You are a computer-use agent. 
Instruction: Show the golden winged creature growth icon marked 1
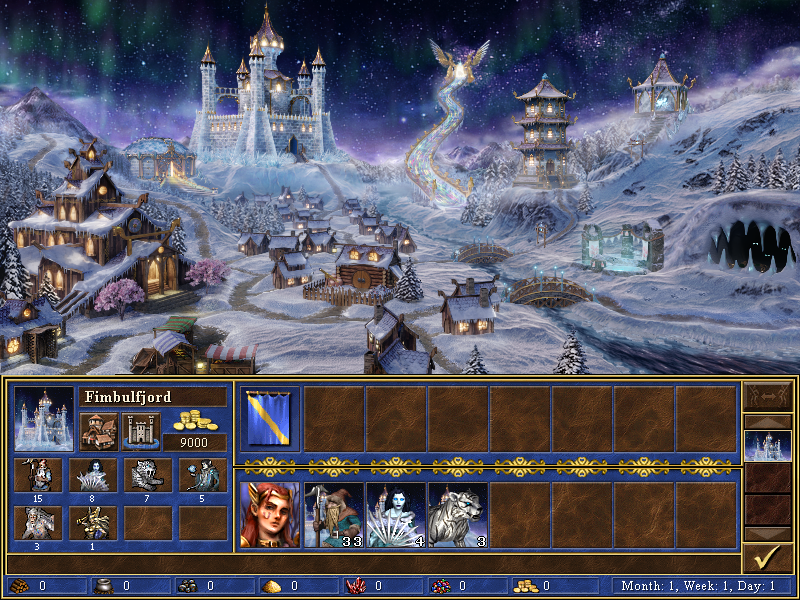[x=93, y=522]
